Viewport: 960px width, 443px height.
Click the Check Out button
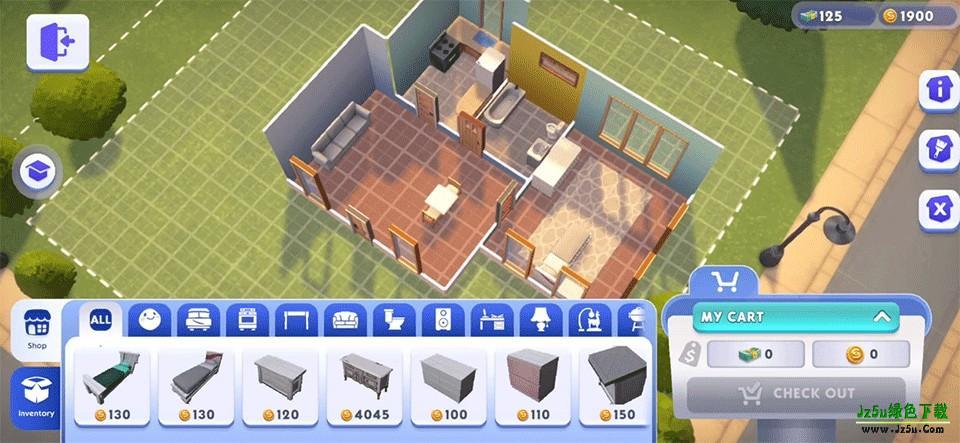click(796, 394)
